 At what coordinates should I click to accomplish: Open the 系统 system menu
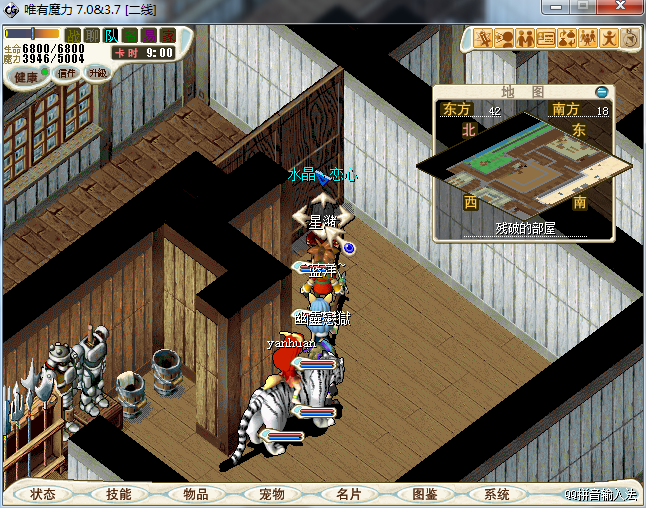497,494
